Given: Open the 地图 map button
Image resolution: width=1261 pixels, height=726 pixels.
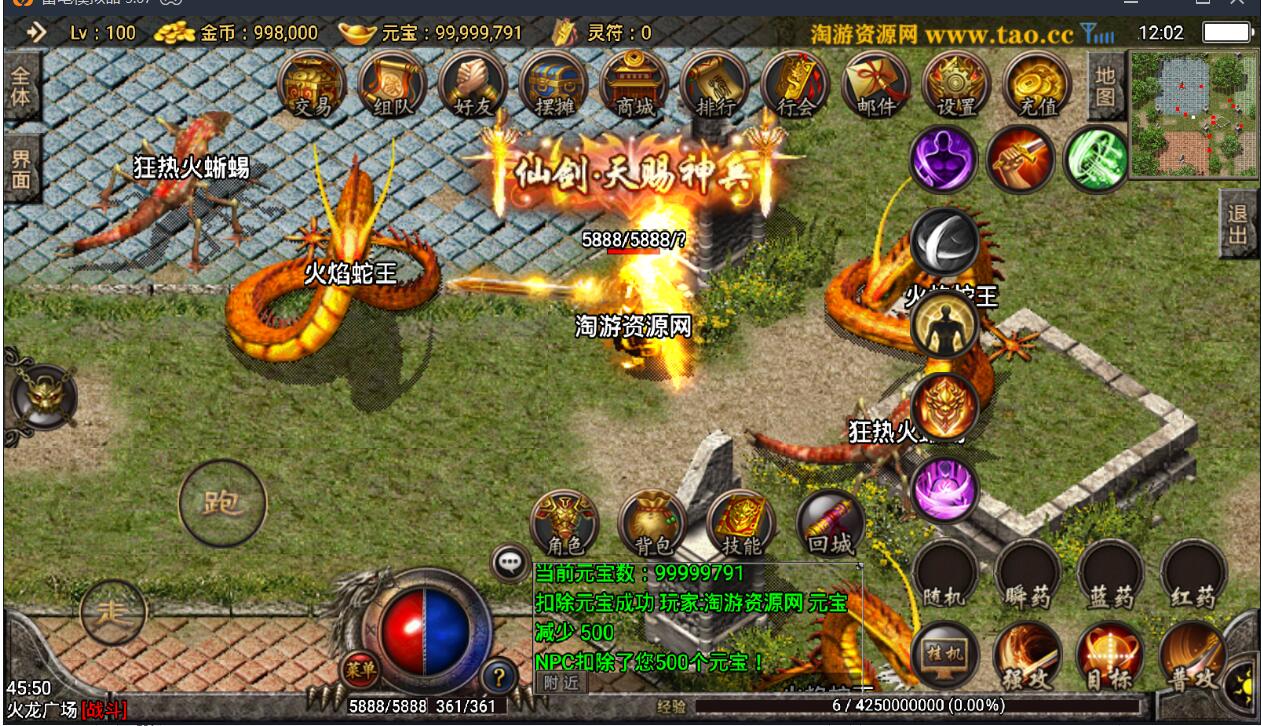Looking at the screenshot, I should click(1104, 85).
